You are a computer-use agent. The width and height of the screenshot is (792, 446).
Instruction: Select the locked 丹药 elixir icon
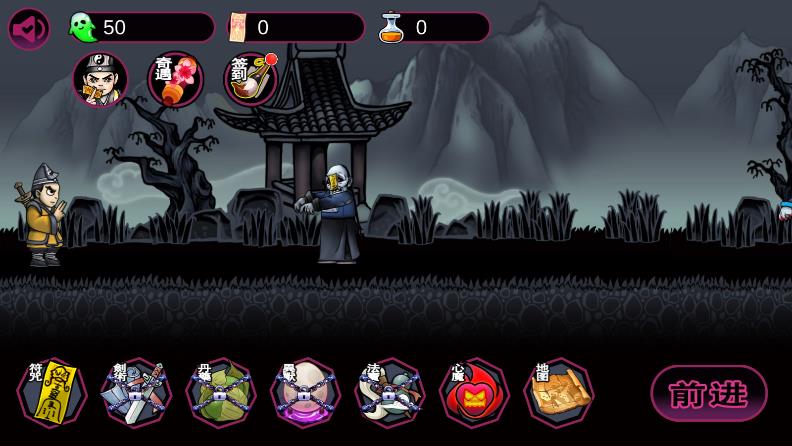click(221, 392)
